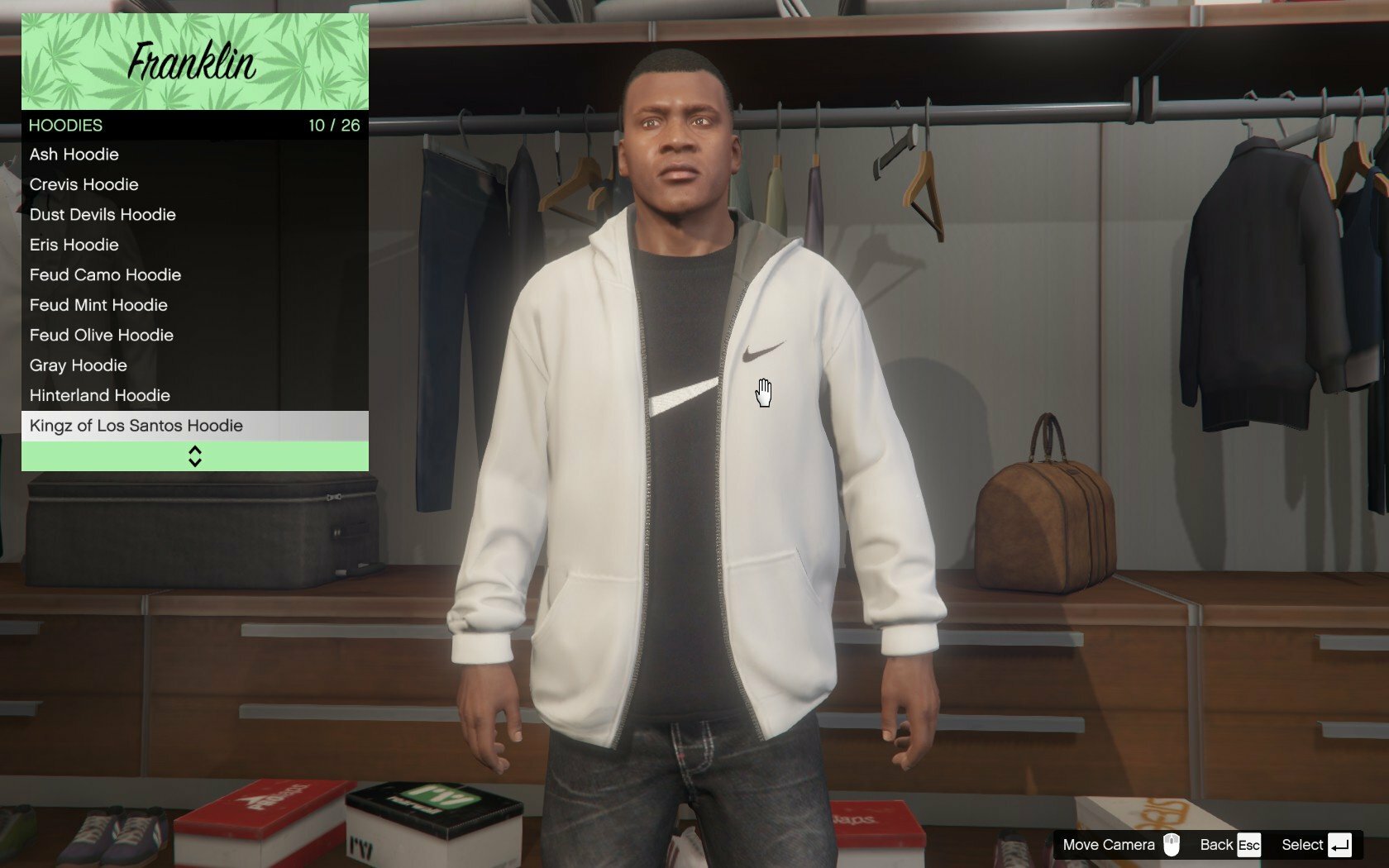Select the Ash Hoodie entry
This screenshot has width=1389, height=868.
click(x=74, y=155)
